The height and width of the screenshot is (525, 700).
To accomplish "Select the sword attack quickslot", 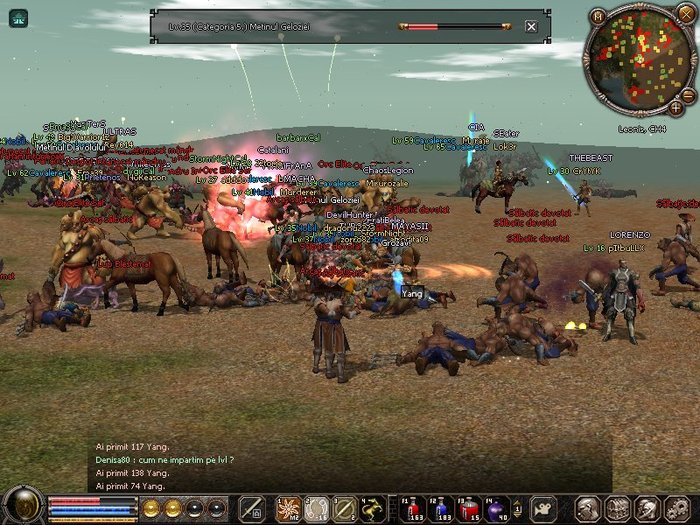I will point(251,507).
